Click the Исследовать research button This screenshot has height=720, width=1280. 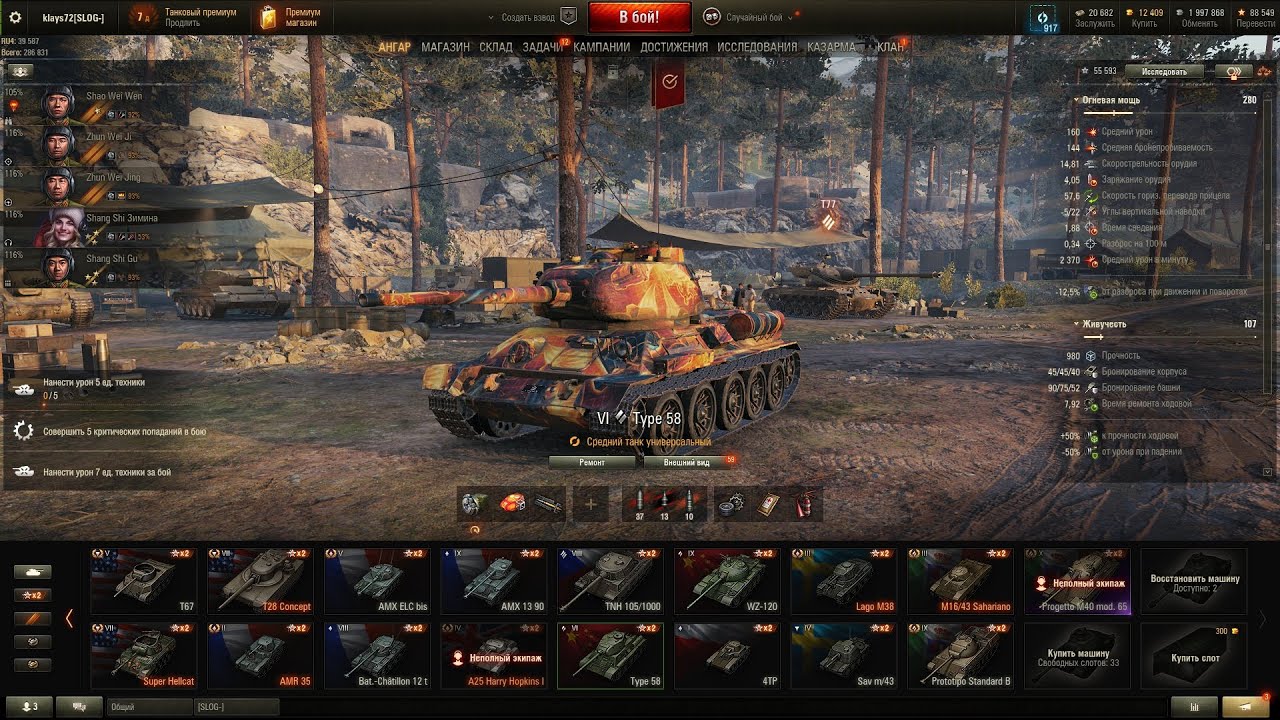pyautogui.click(x=1163, y=72)
